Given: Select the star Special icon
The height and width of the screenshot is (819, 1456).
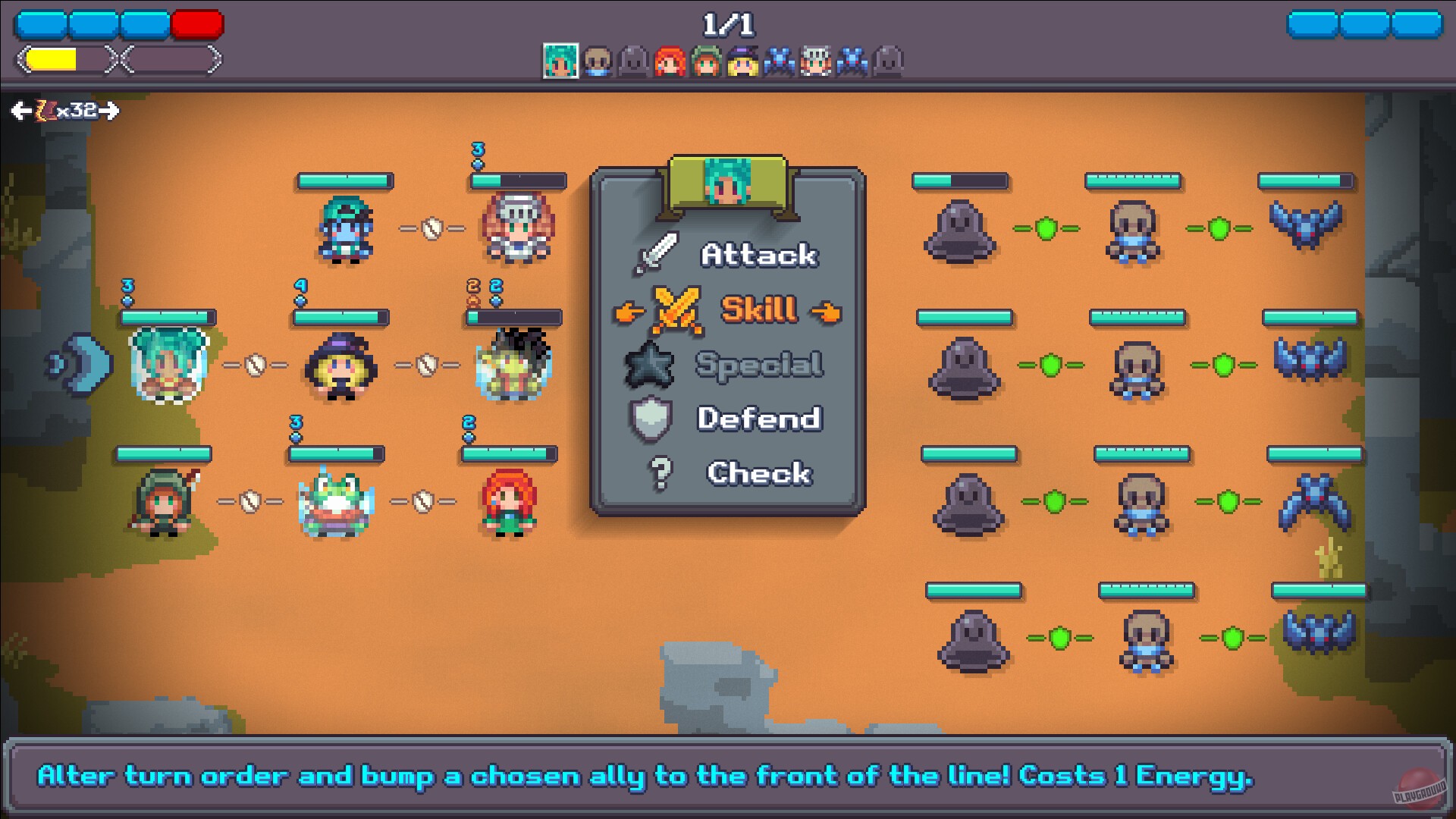Looking at the screenshot, I should coord(649,364).
